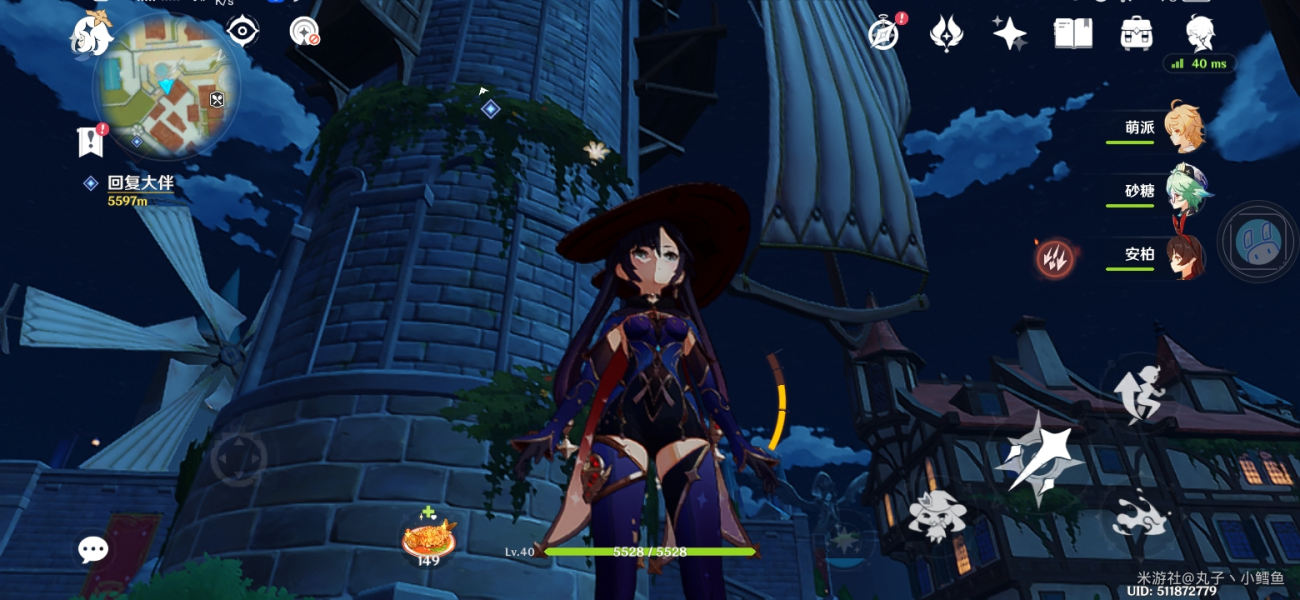Image resolution: width=1300 pixels, height=600 pixels.
Task: Open the chat speech bubble
Action: (93, 549)
